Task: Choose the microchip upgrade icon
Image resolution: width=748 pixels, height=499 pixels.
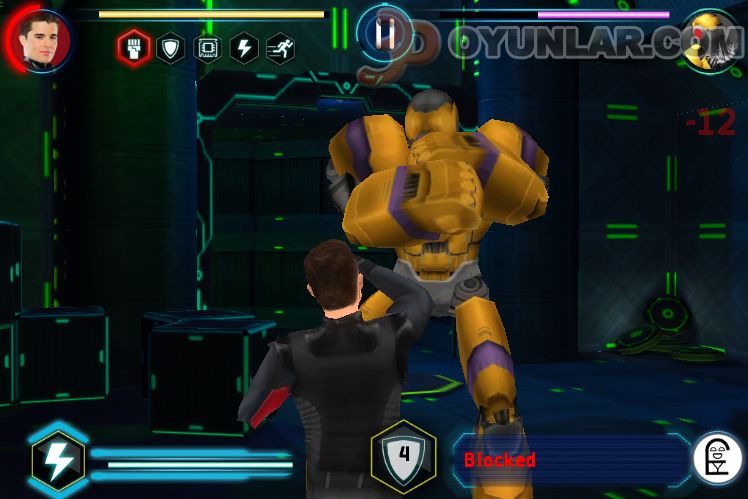Action: coord(208,47)
